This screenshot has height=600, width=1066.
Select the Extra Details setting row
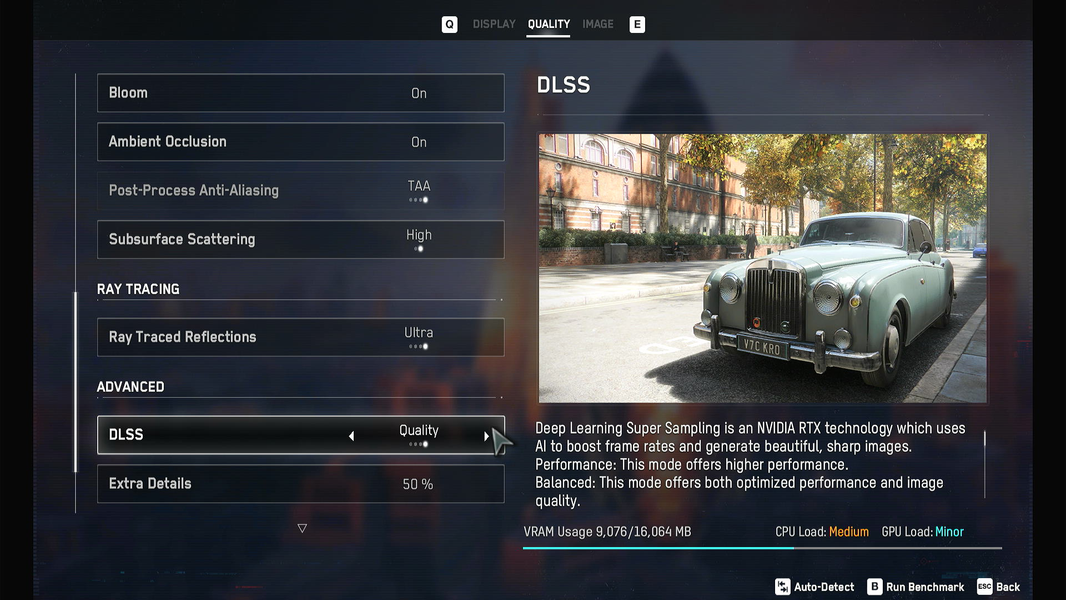300,484
